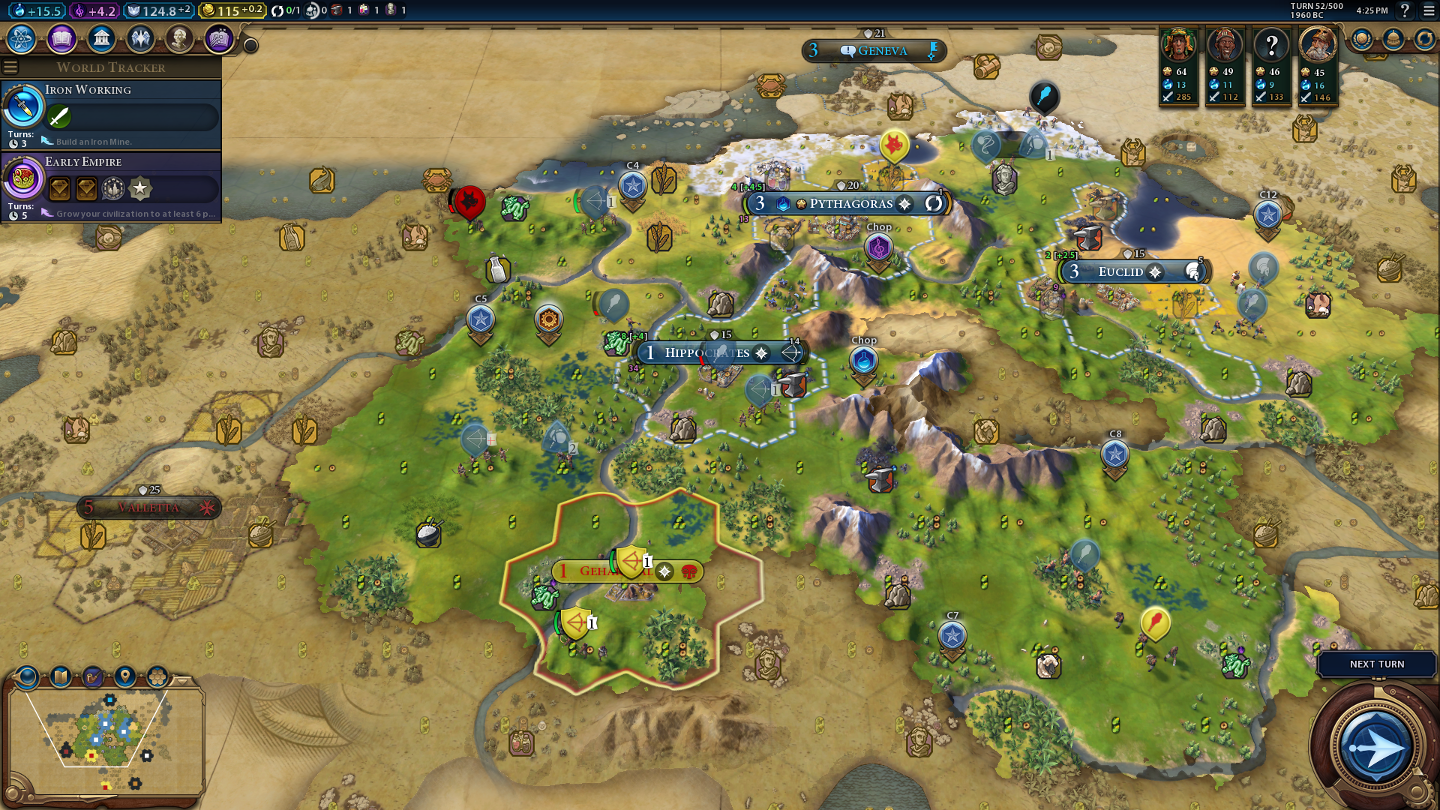Toggle the minimap hex grid button
Viewport: 1440px width, 810px height.
pyautogui.click(x=158, y=677)
